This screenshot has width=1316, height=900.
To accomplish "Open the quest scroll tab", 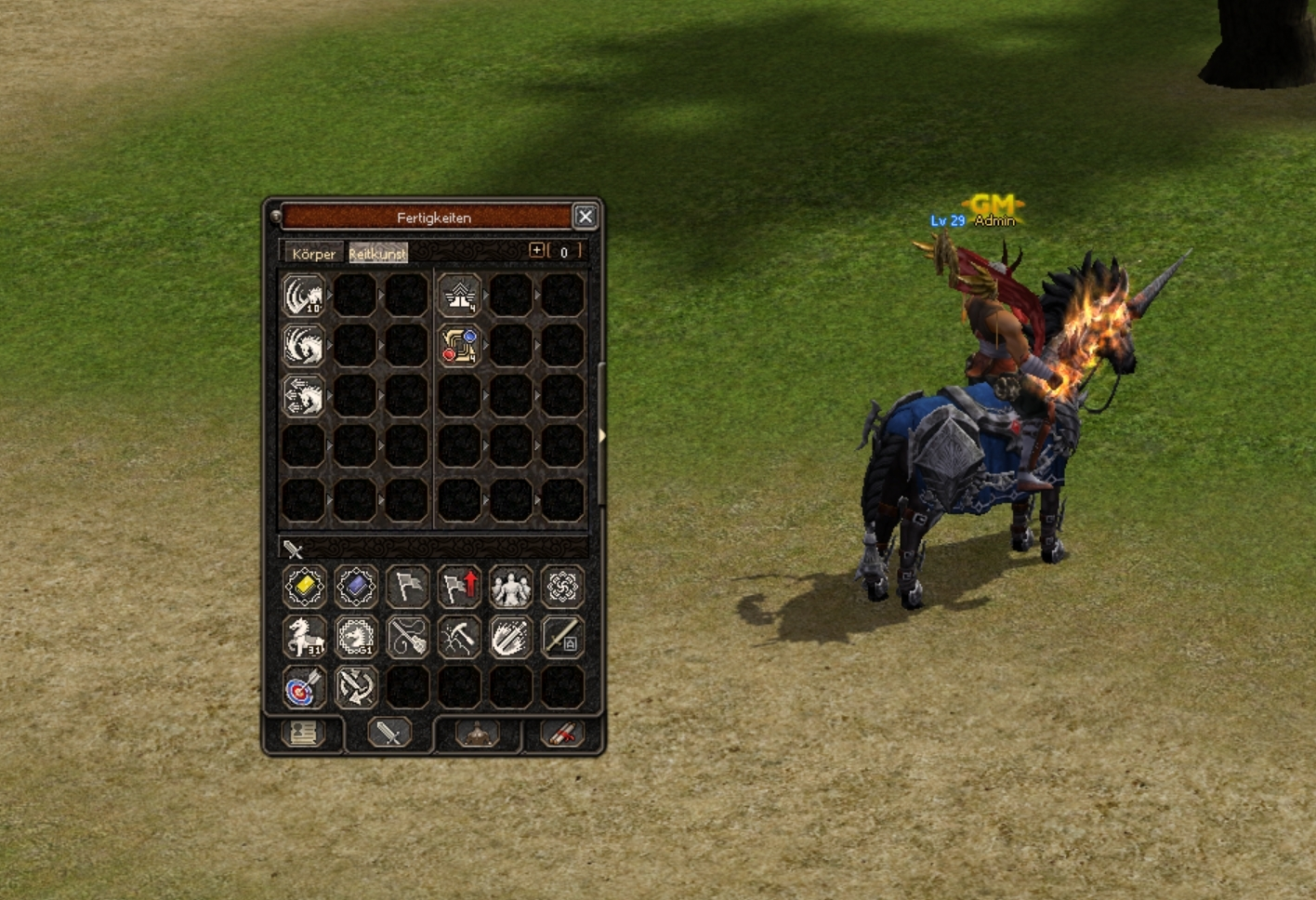I will (562, 734).
